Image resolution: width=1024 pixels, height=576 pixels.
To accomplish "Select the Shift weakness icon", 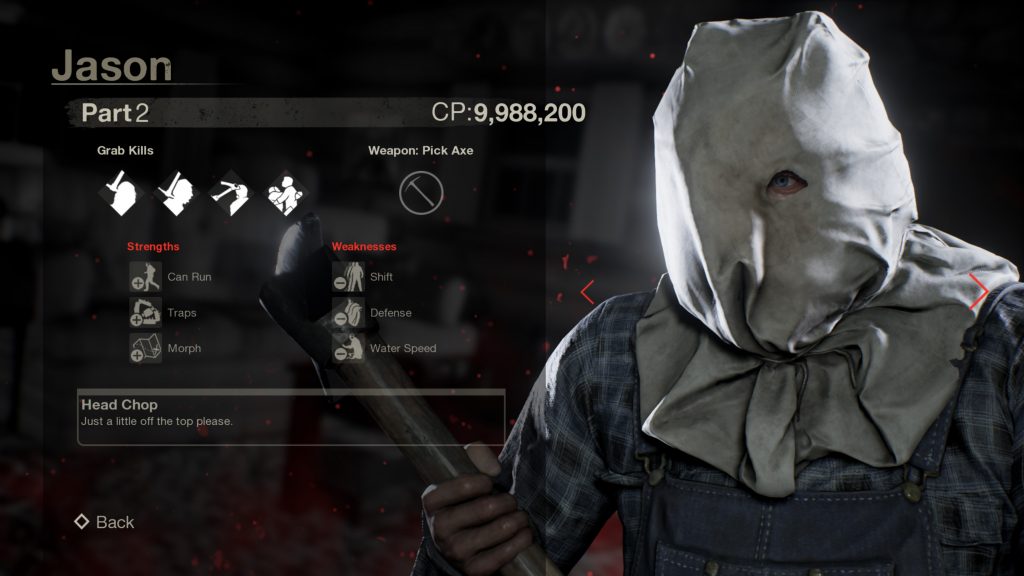I will pos(348,277).
